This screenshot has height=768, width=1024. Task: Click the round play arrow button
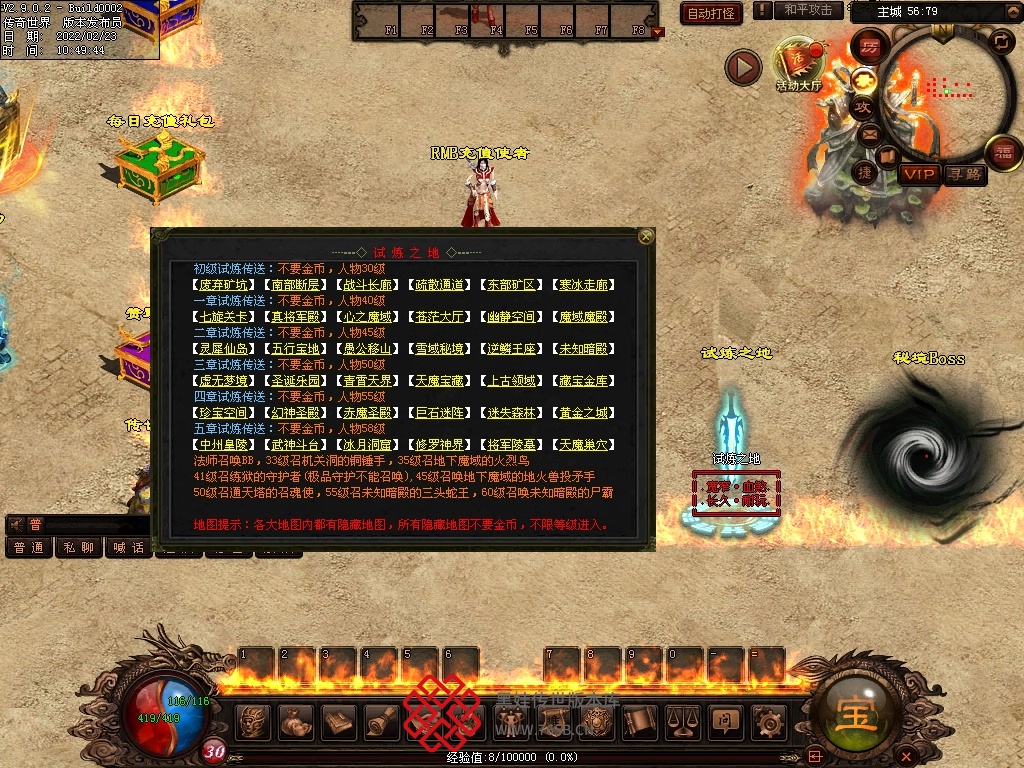click(x=743, y=67)
